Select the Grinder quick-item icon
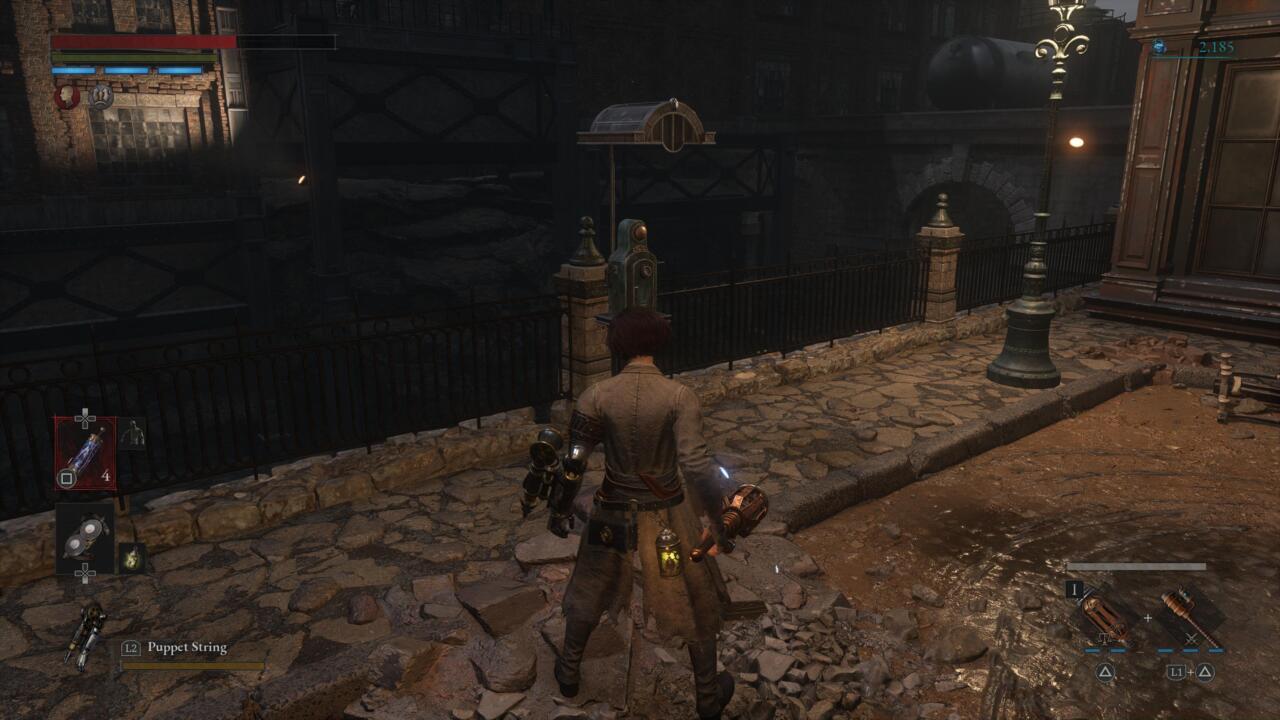This screenshot has height=720, width=1280. (x=85, y=532)
